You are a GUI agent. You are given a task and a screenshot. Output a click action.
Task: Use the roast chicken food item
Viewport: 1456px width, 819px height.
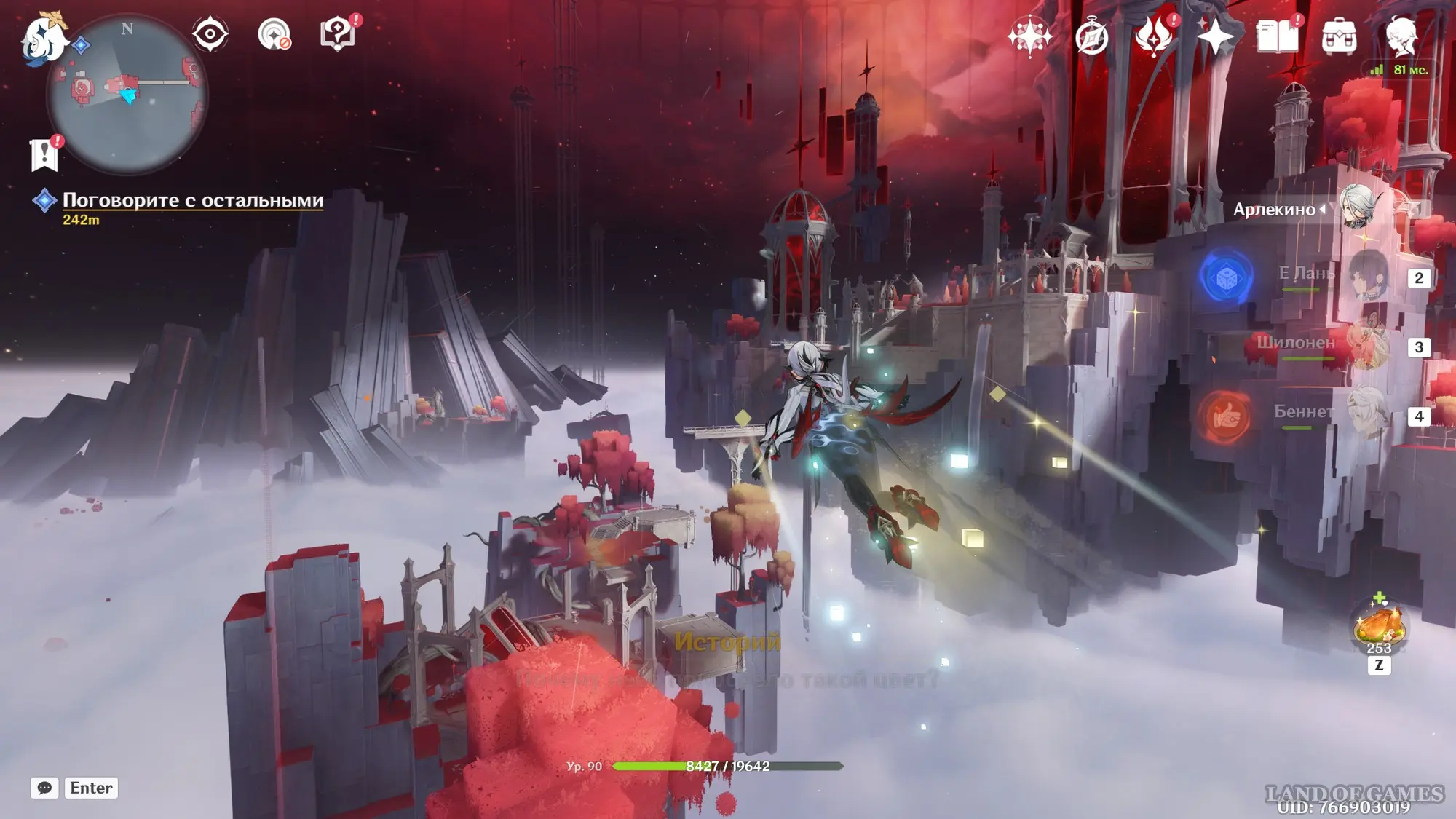point(1378,625)
